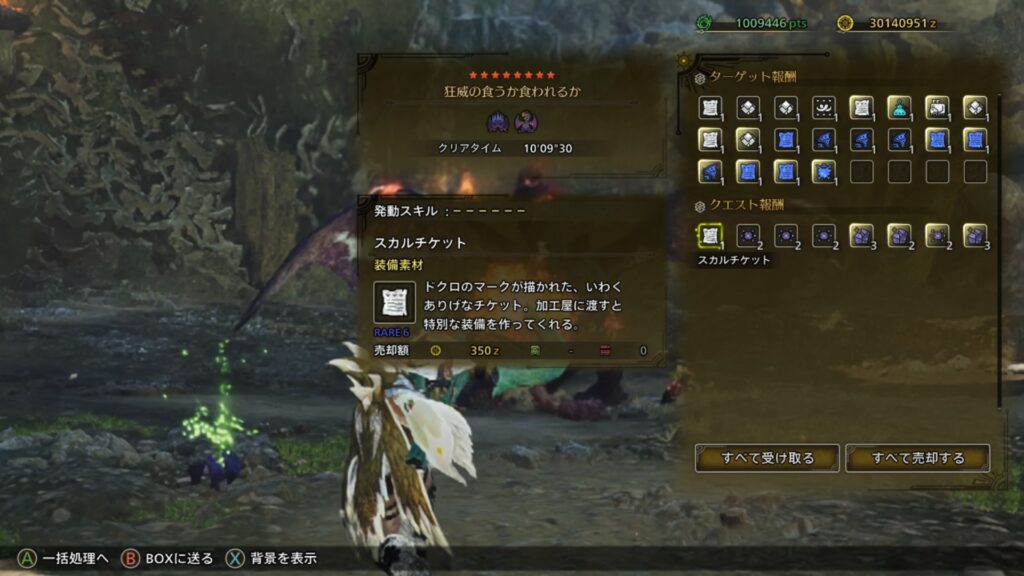Select the teal sac item in target rewards
This screenshot has height=576, width=1024.
899,107
